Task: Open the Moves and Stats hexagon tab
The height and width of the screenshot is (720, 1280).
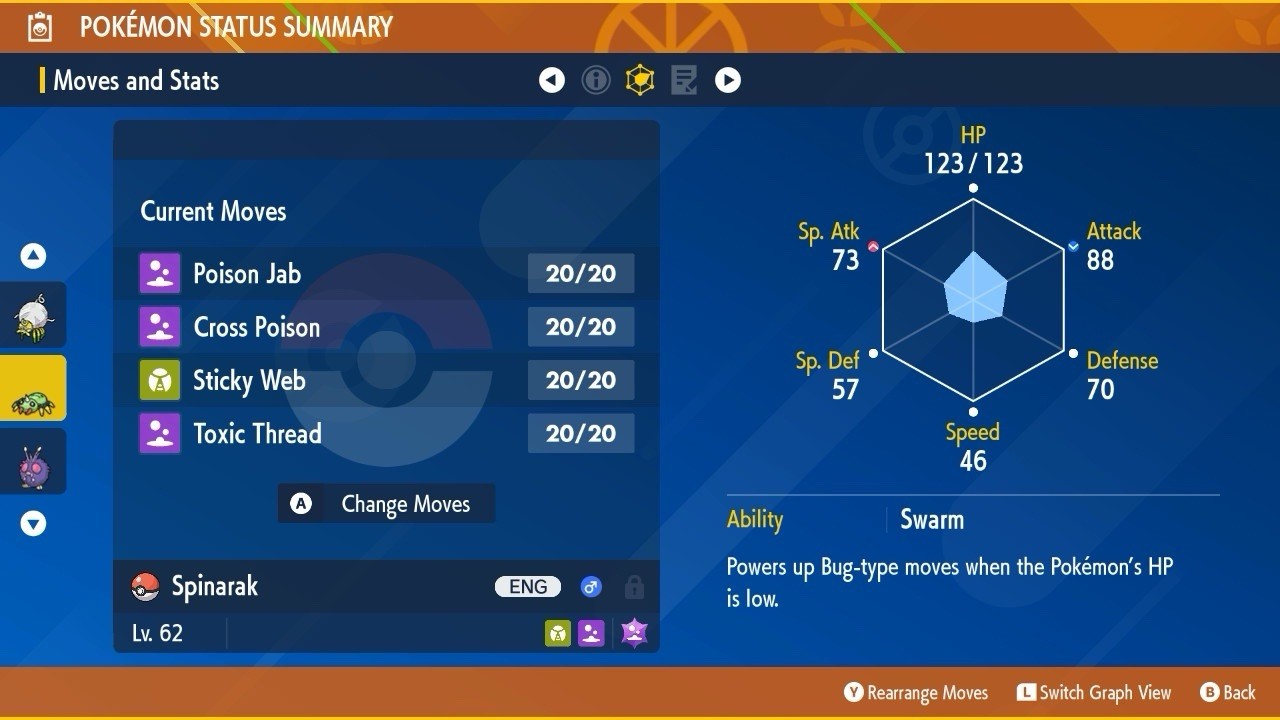Action: pyautogui.click(x=640, y=80)
